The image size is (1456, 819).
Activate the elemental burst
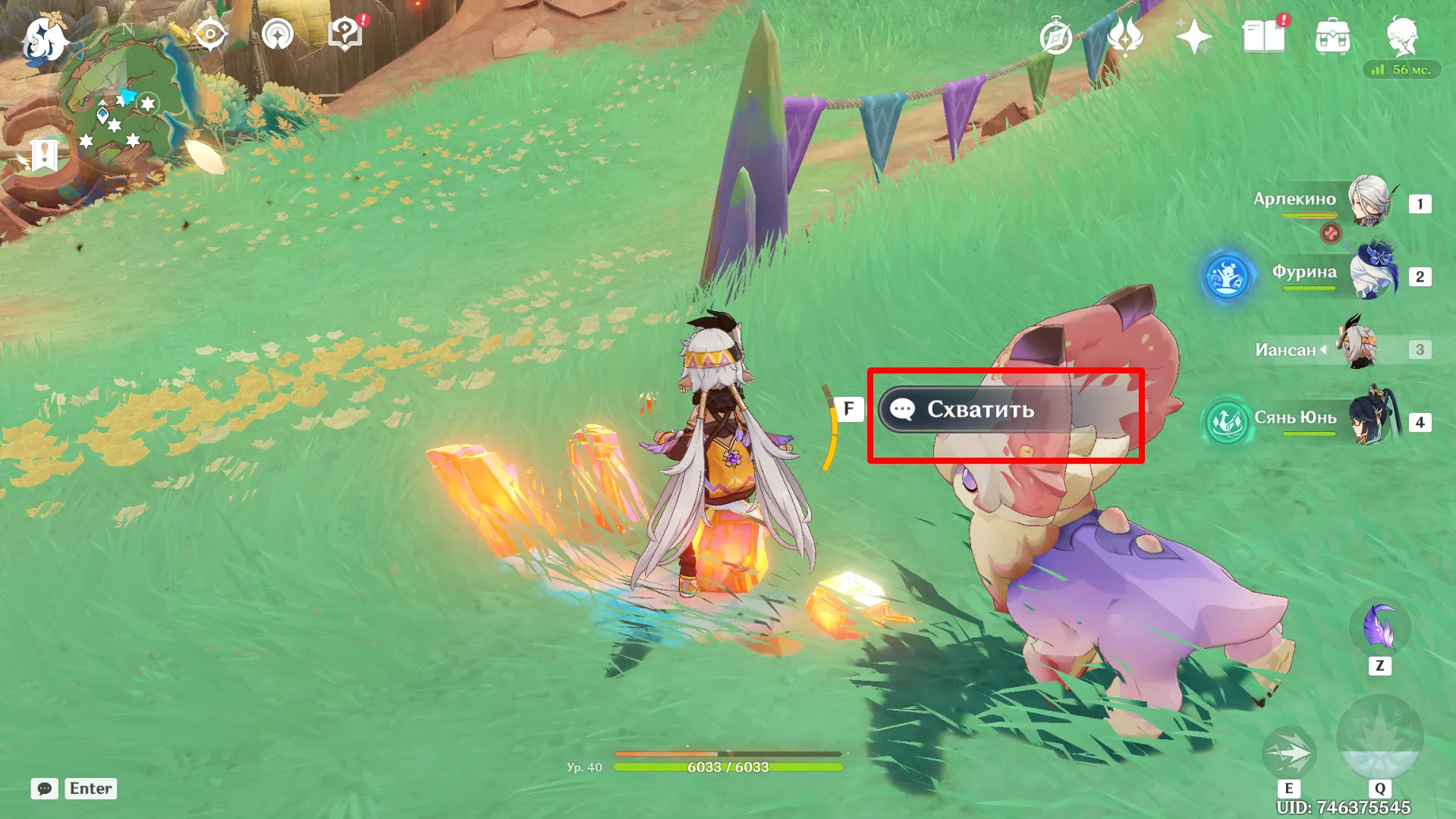click(x=1379, y=738)
